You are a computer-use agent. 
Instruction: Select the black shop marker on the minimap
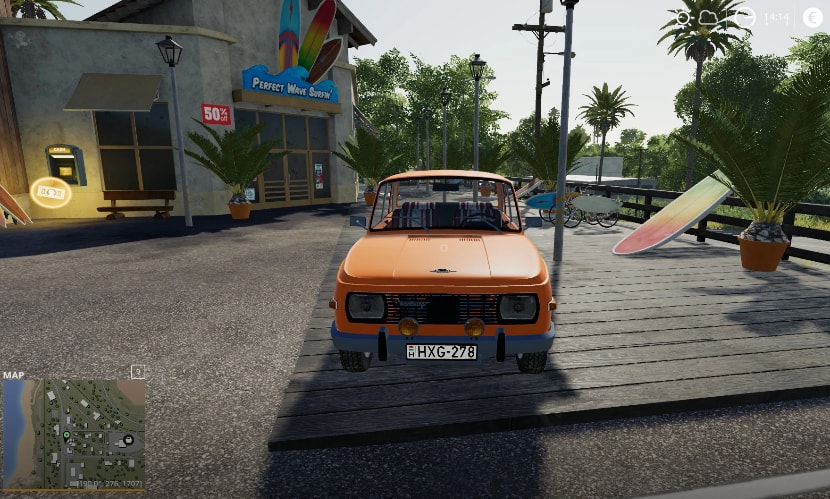pos(129,440)
